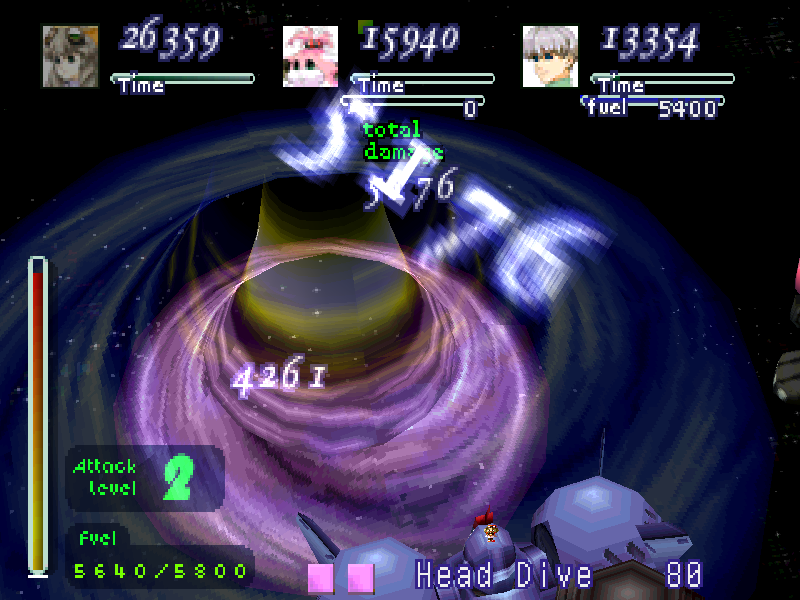
Task: Click the first portrait beside 26359
Action: [x=70, y=56]
